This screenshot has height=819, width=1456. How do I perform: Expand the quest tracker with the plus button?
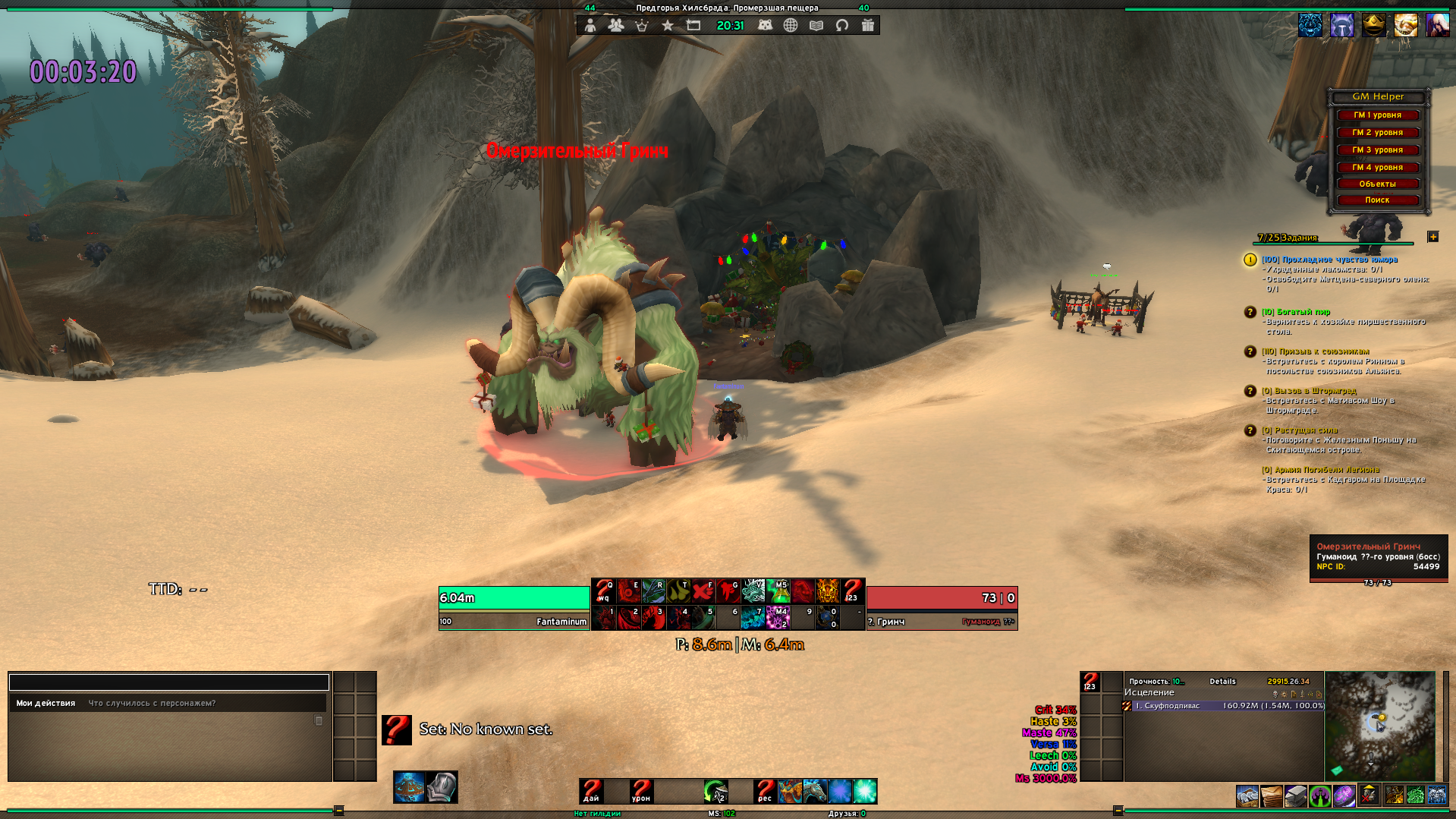coord(1432,237)
